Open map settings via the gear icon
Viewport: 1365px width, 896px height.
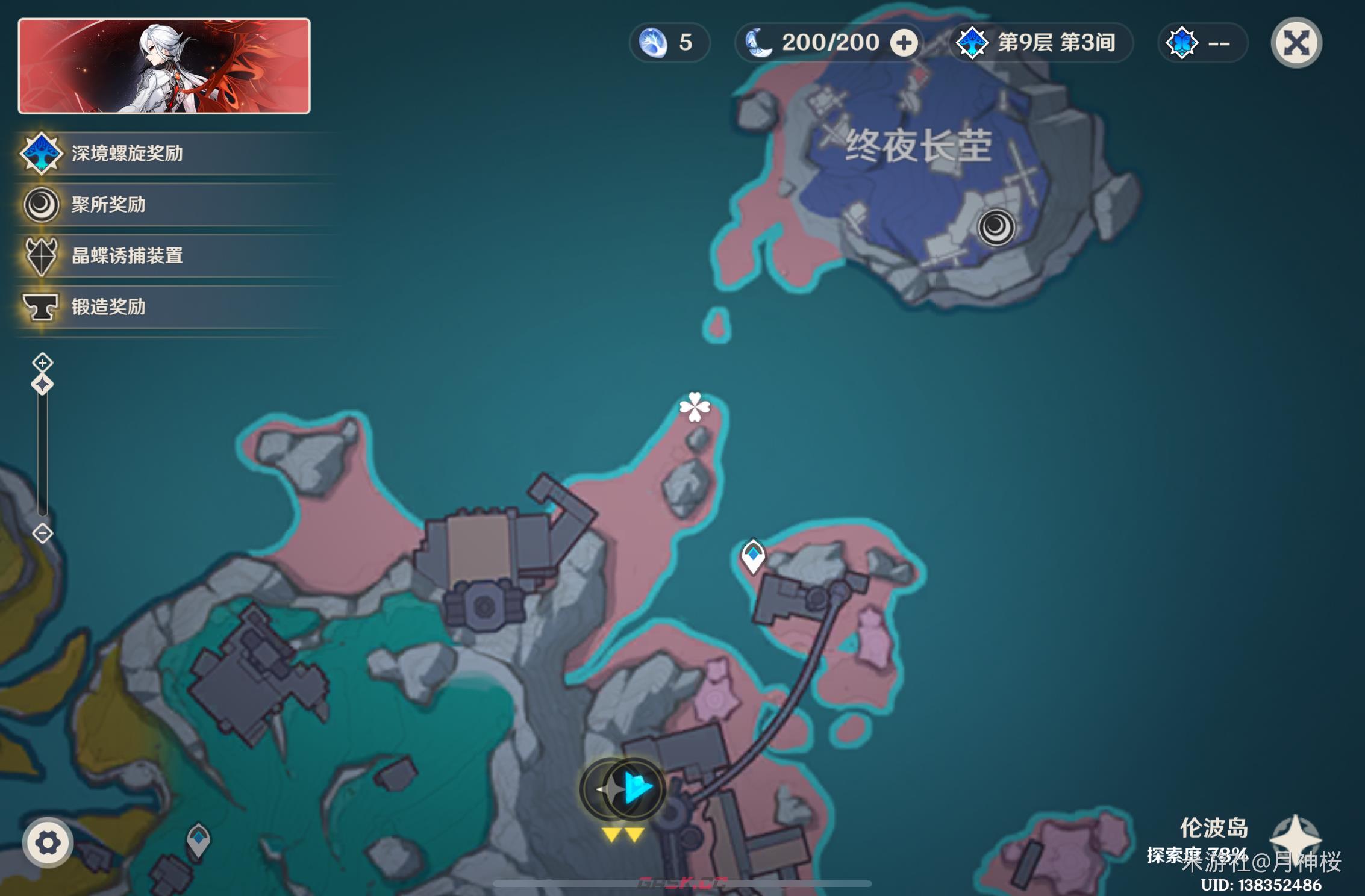48,842
